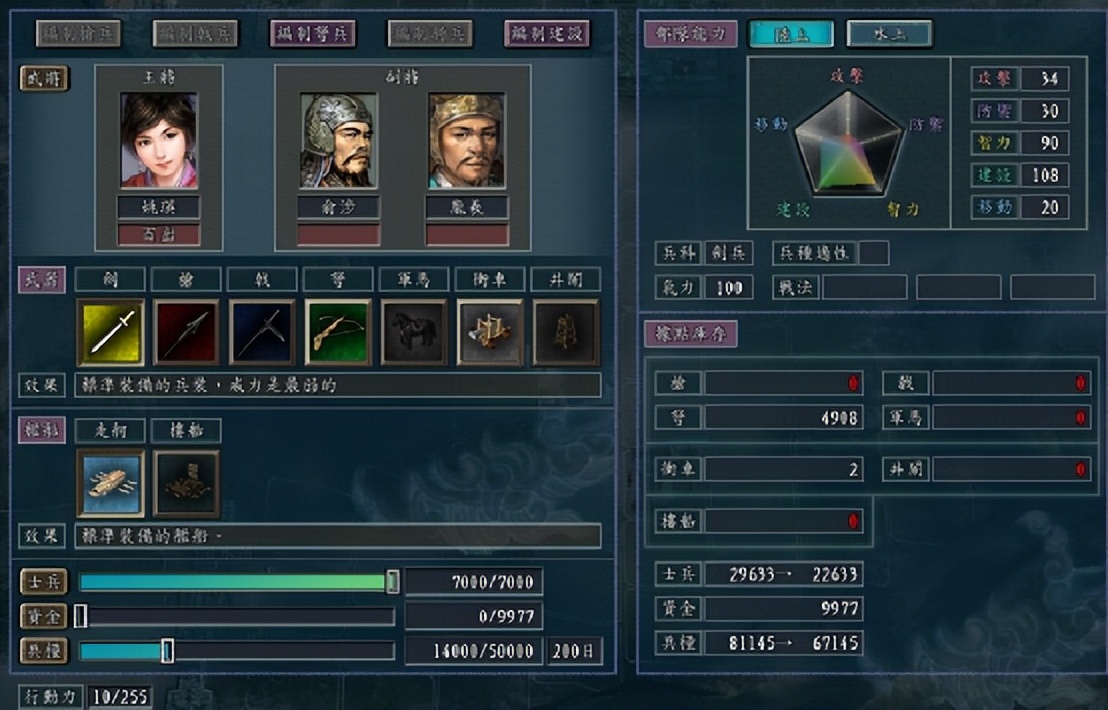Set the 資金 gold amount slider
This screenshot has height=710, width=1108.
click(x=81, y=616)
